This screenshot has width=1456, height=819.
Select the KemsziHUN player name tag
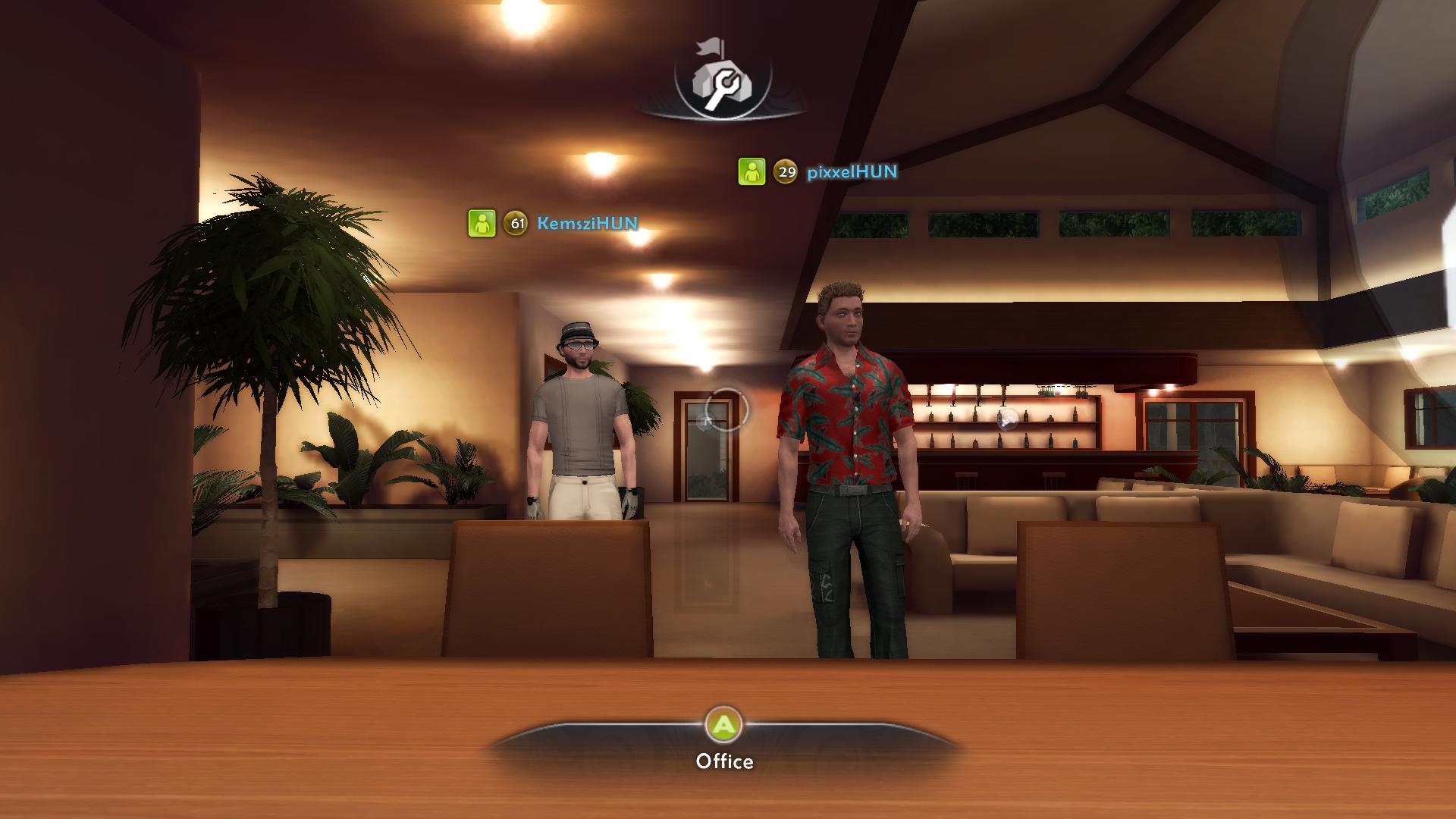[587, 224]
